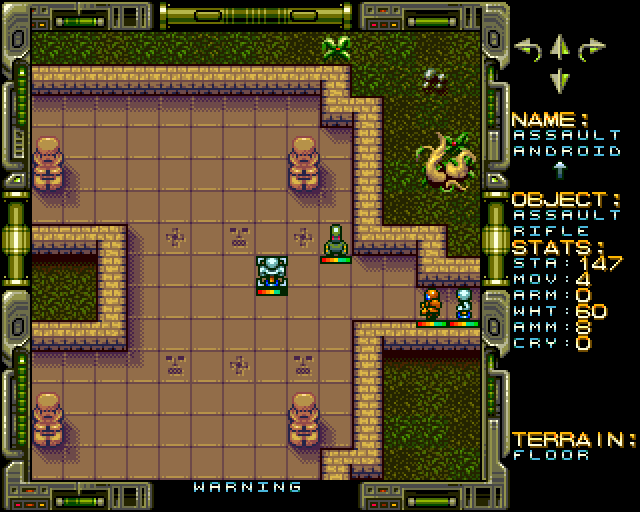Click the move forward up arrow

(x=560, y=46)
